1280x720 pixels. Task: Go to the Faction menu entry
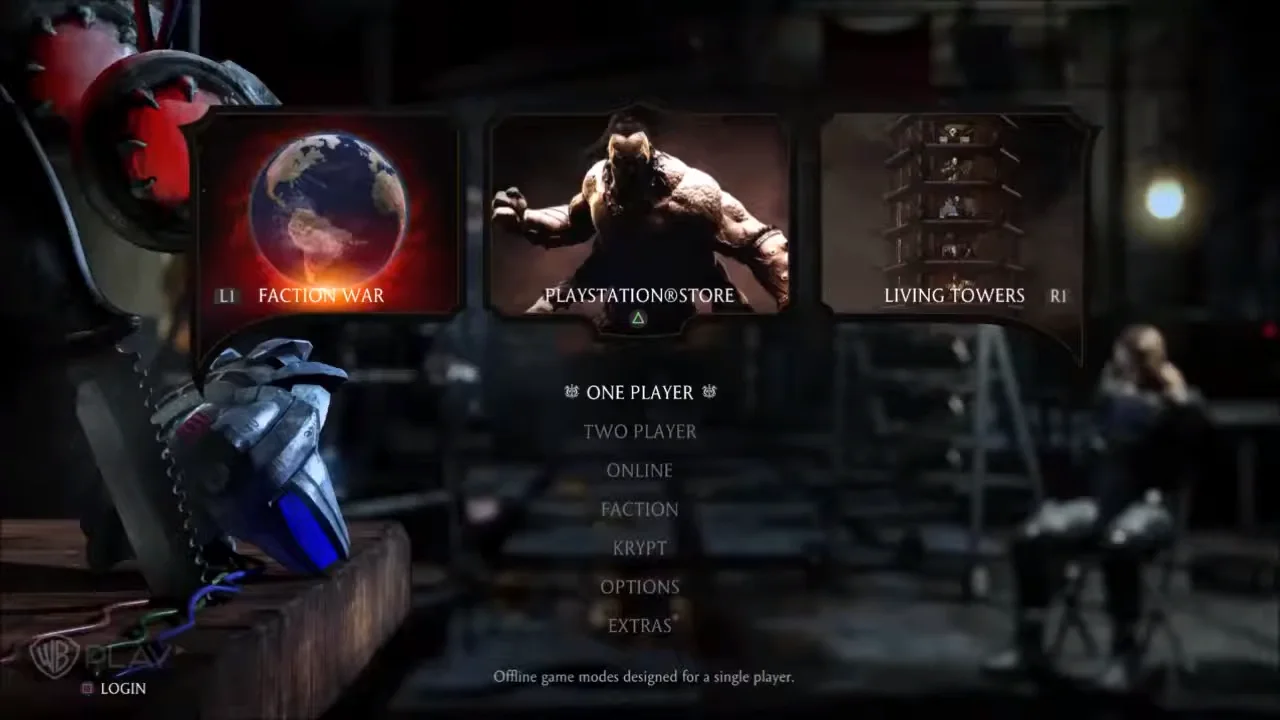coord(640,509)
